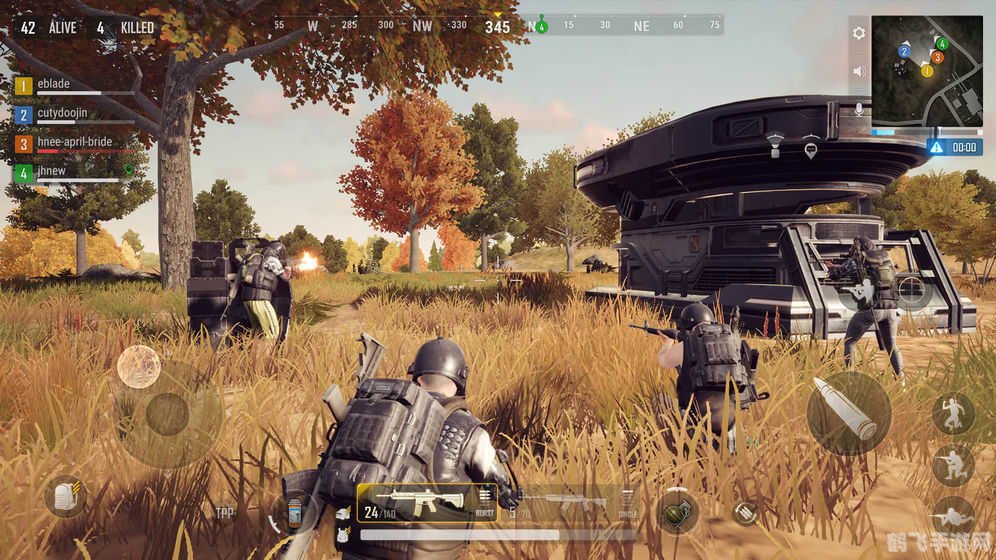This screenshot has height=560, width=996.
Task: Switch the TPP camera perspective
Action: pyautogui.click(x=225, y=513)
